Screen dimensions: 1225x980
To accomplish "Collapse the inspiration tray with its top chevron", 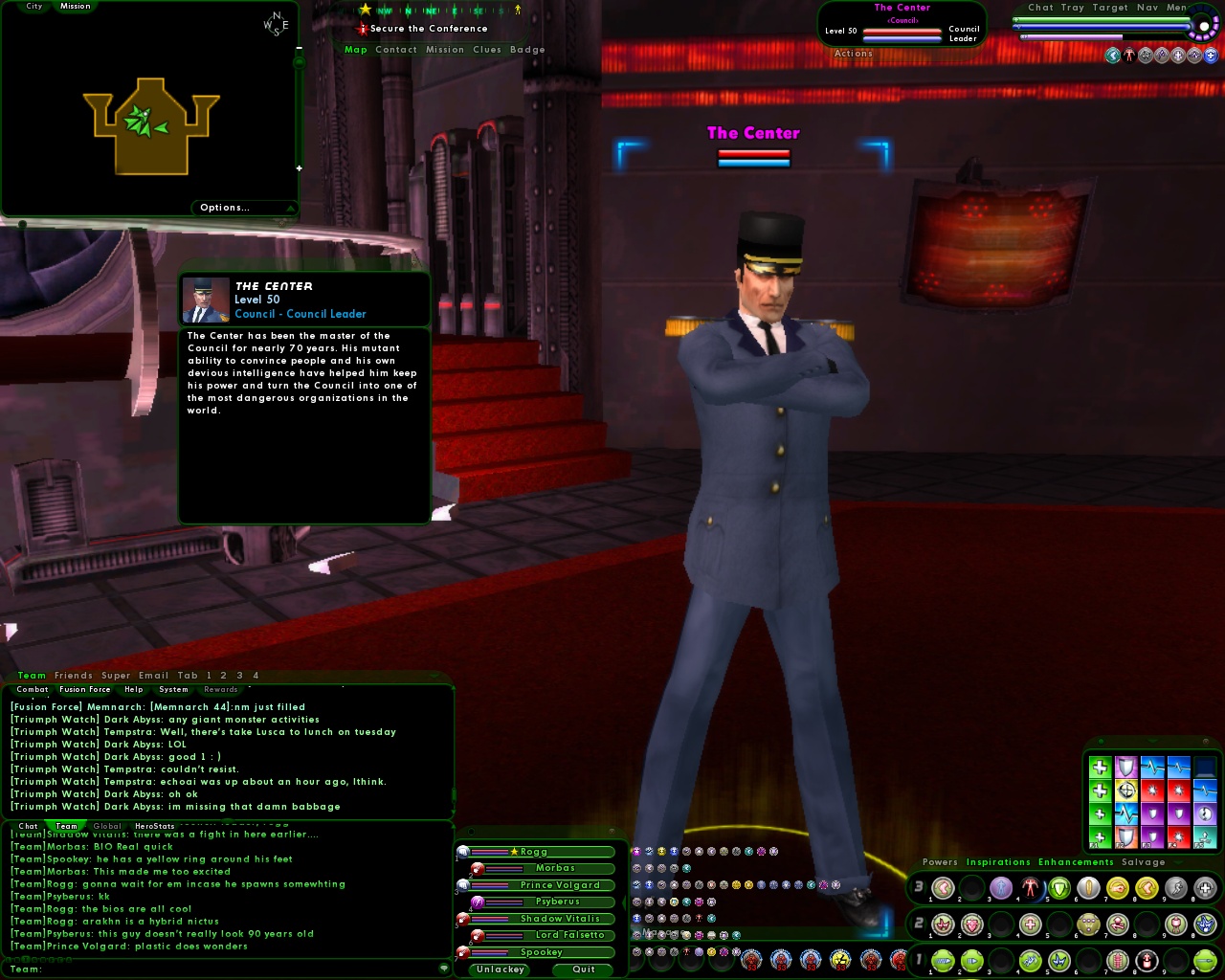I will point(1152,741).
